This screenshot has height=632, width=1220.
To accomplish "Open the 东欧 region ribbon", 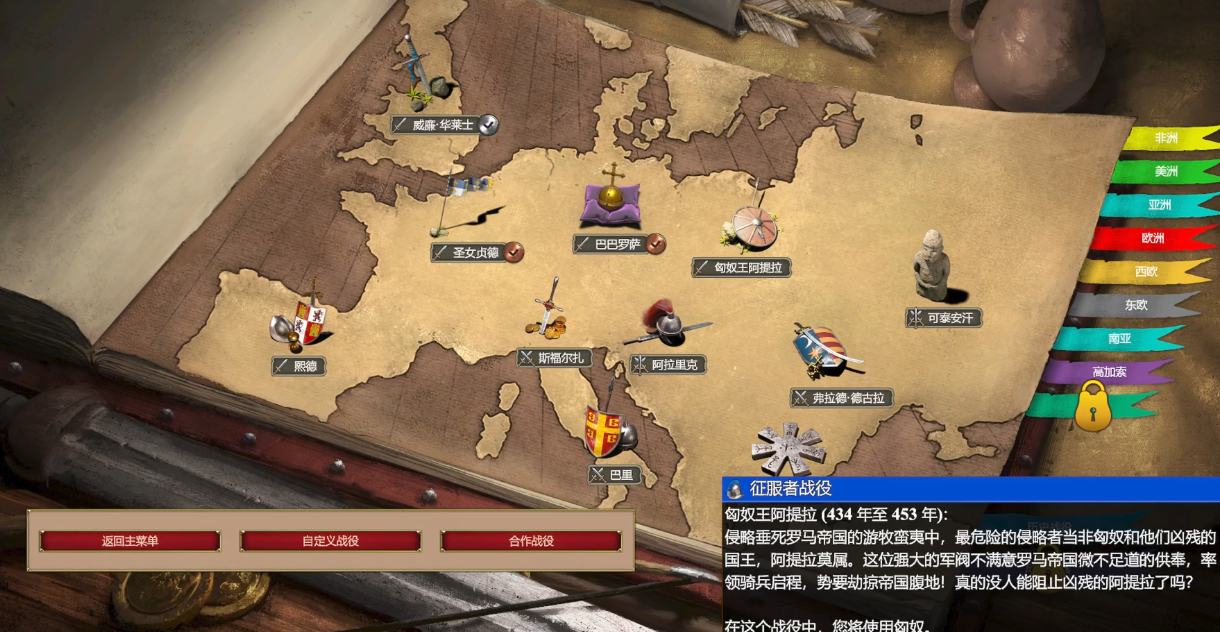I will click(1136, 305).
